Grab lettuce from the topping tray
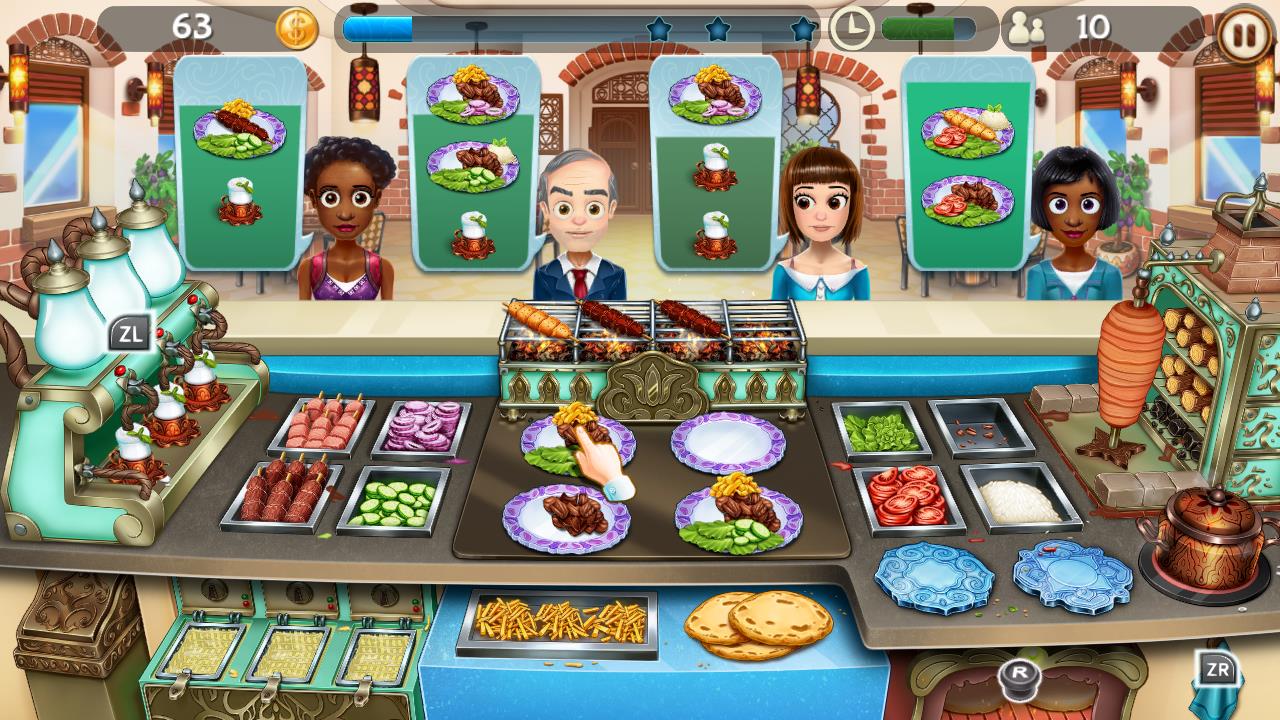The image size is (1280, 720). [878, 428]
